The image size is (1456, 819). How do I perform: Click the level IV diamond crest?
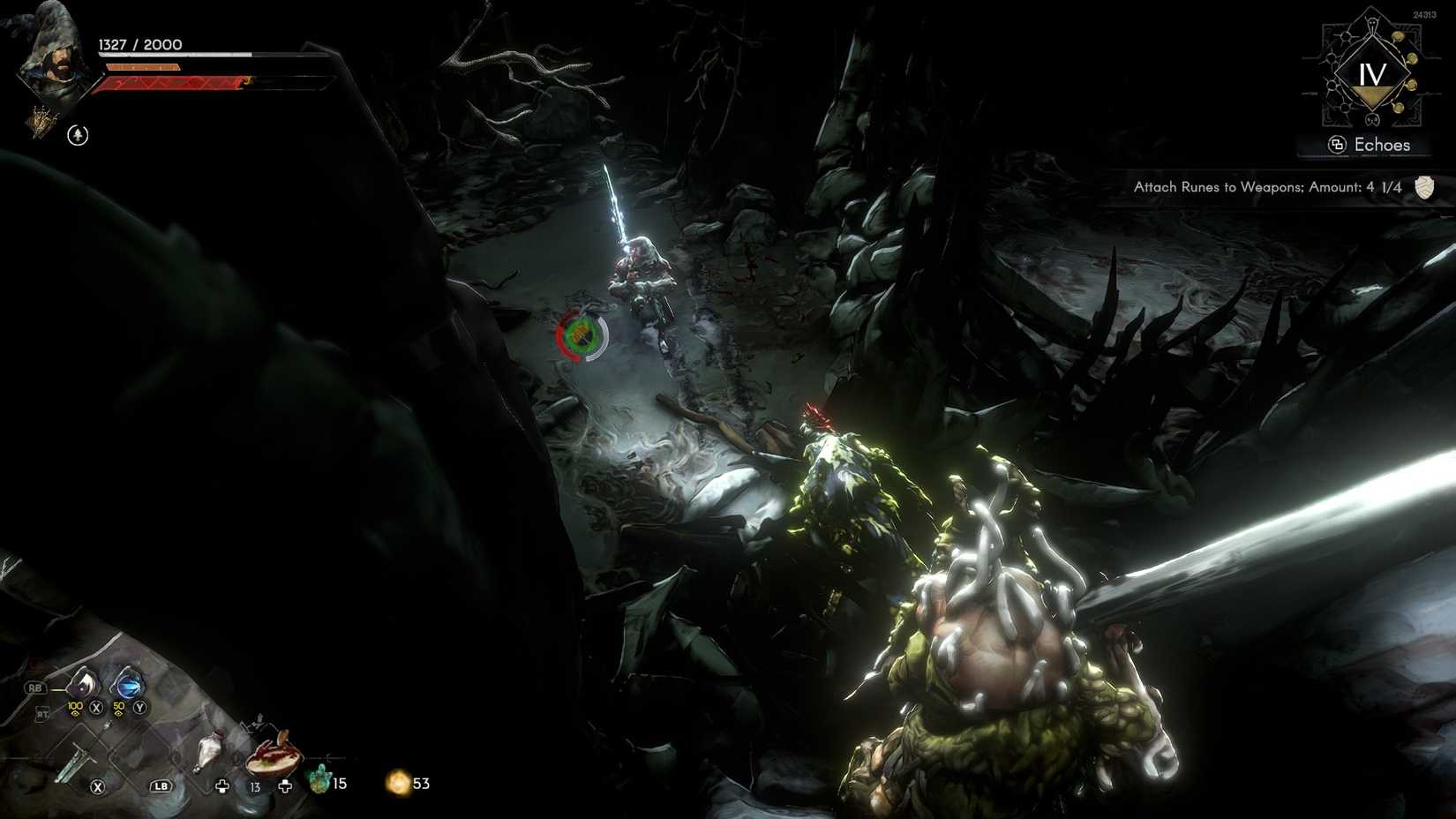1372,73
